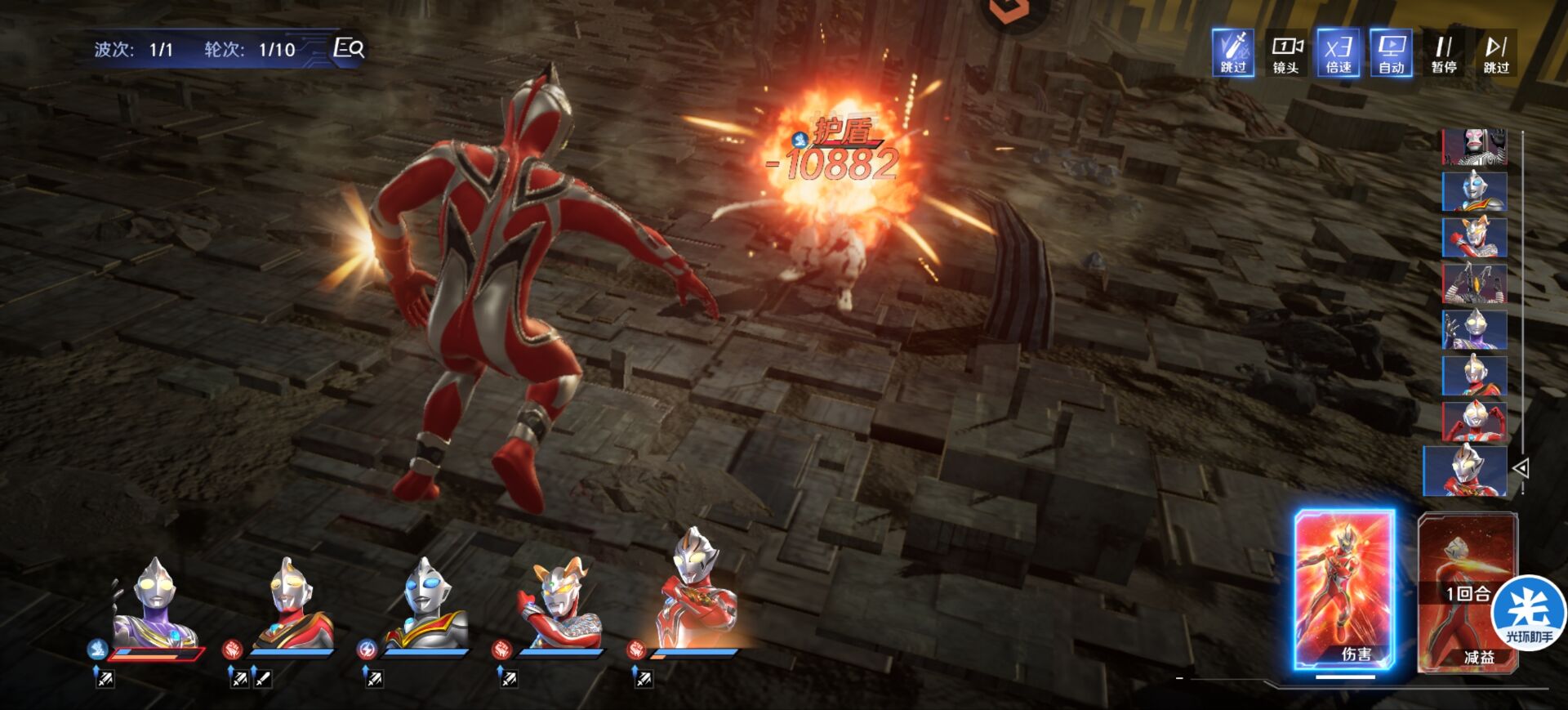Select the horned Ultraman making a fist

click(559, 605)
